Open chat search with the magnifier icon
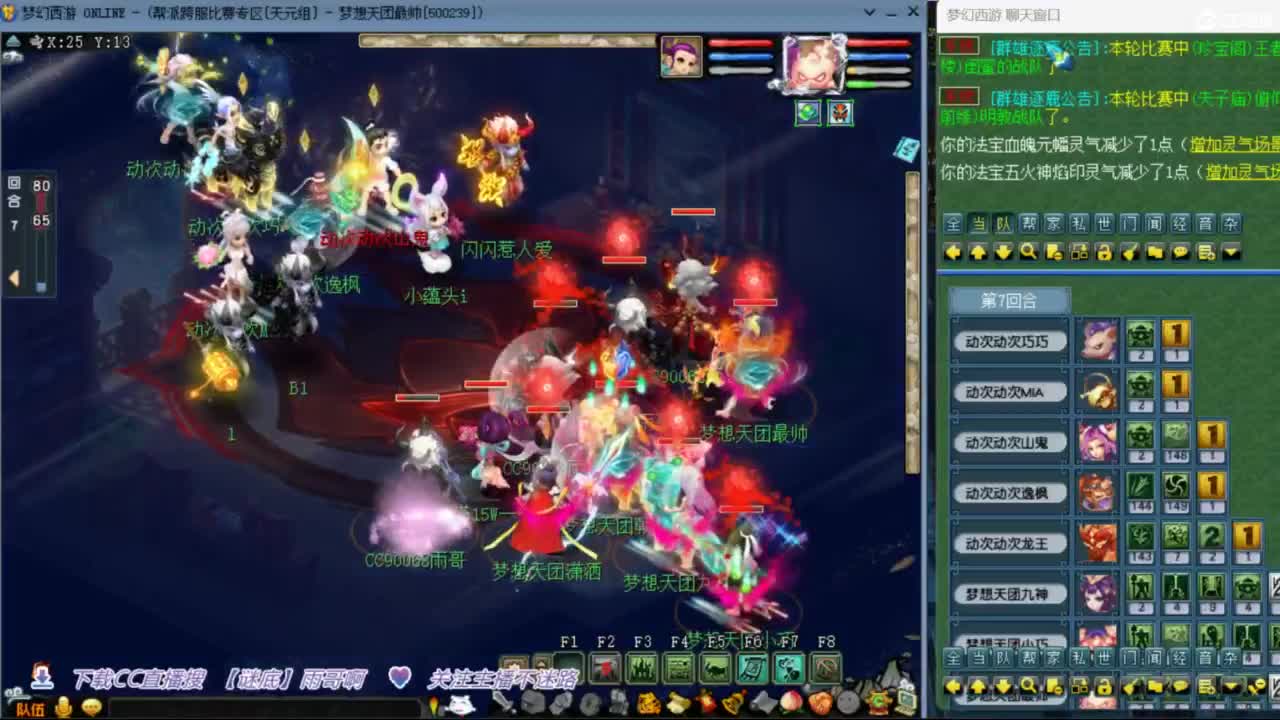The height and width of the screenshot is (720, 1280). 1028,252
